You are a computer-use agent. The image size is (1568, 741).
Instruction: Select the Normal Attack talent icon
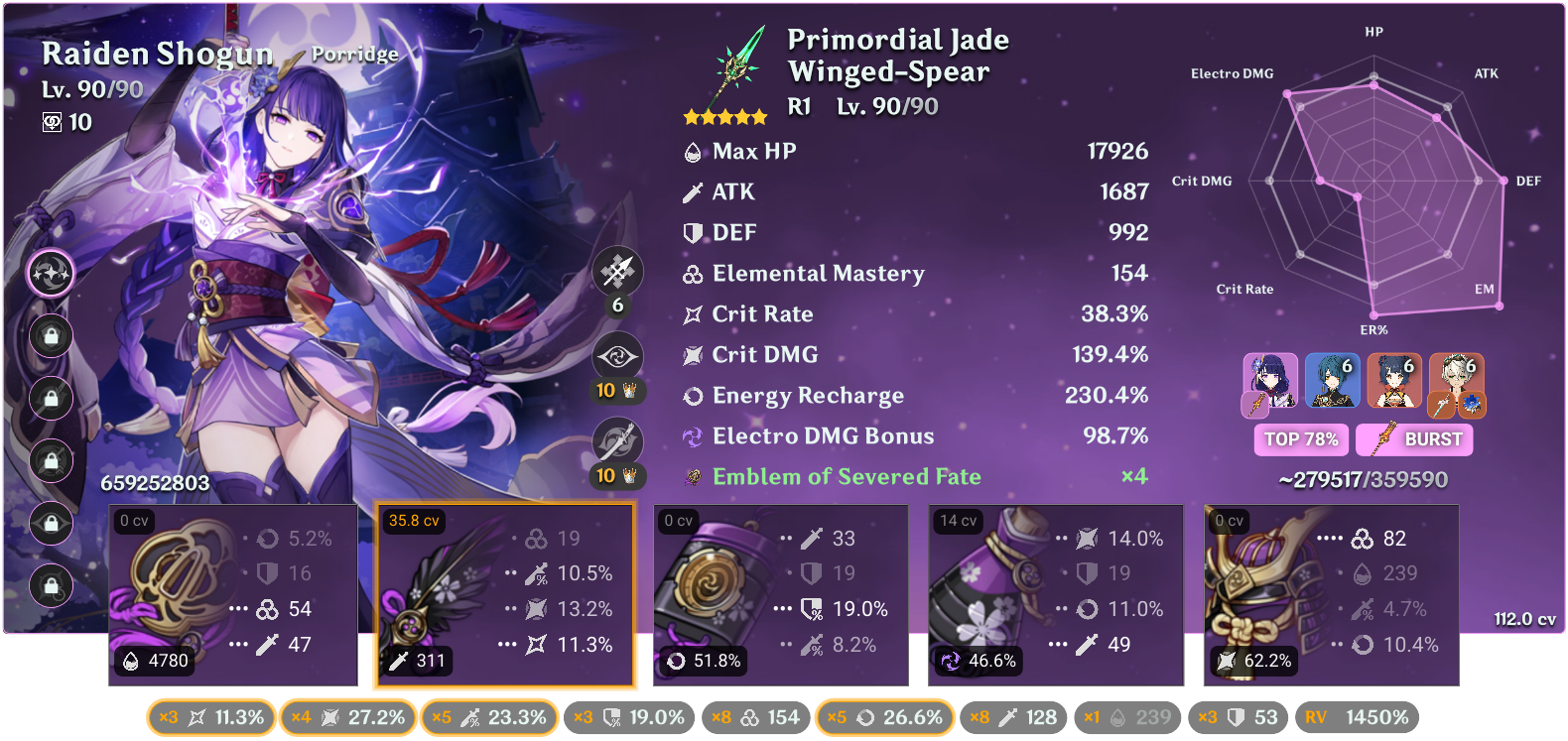click(618, 271)
